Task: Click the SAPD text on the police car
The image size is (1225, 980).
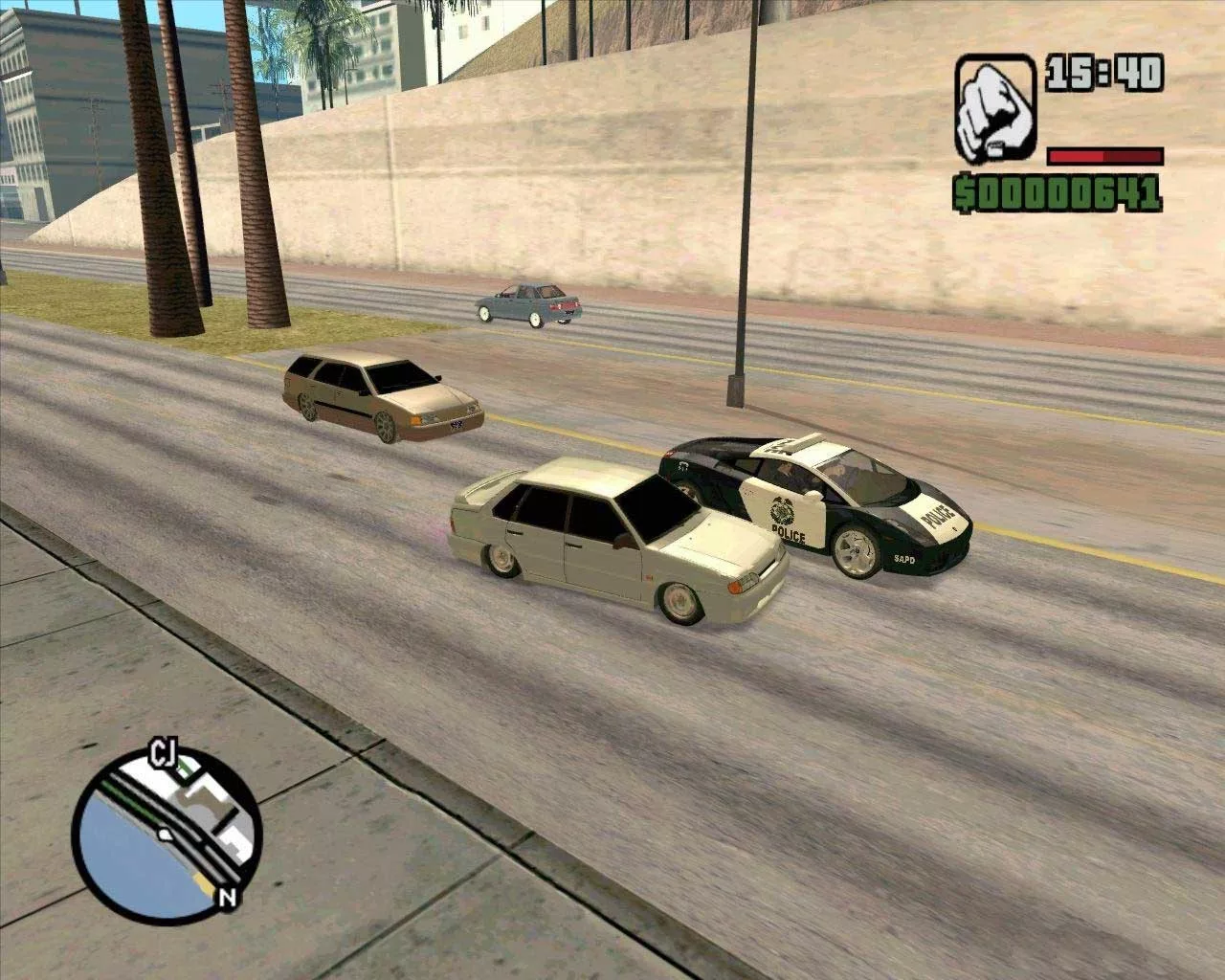Action: (904, 559)
